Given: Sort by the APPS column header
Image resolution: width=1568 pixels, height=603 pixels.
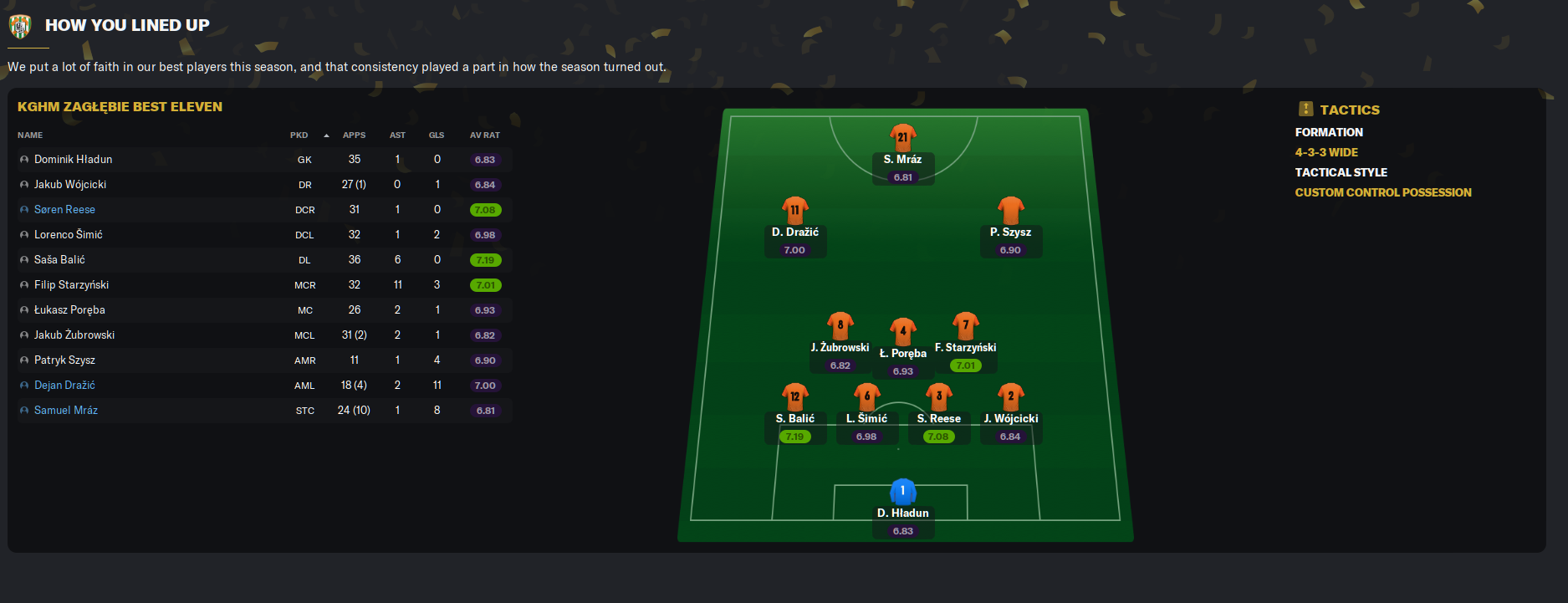Looking at the screenshot, I should pyautogui.click(x=354, y=135).
